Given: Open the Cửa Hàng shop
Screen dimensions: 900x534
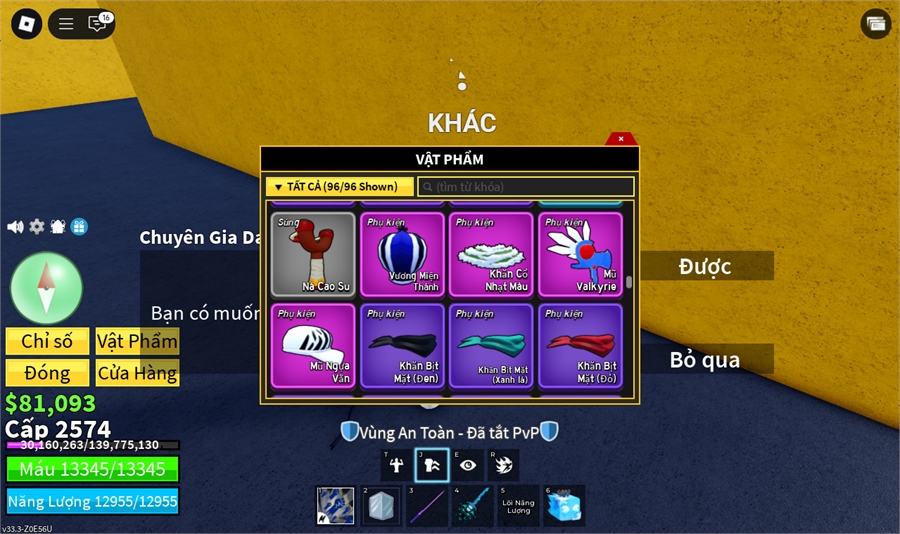Looking at the screenshot, I should pos(137,373).
